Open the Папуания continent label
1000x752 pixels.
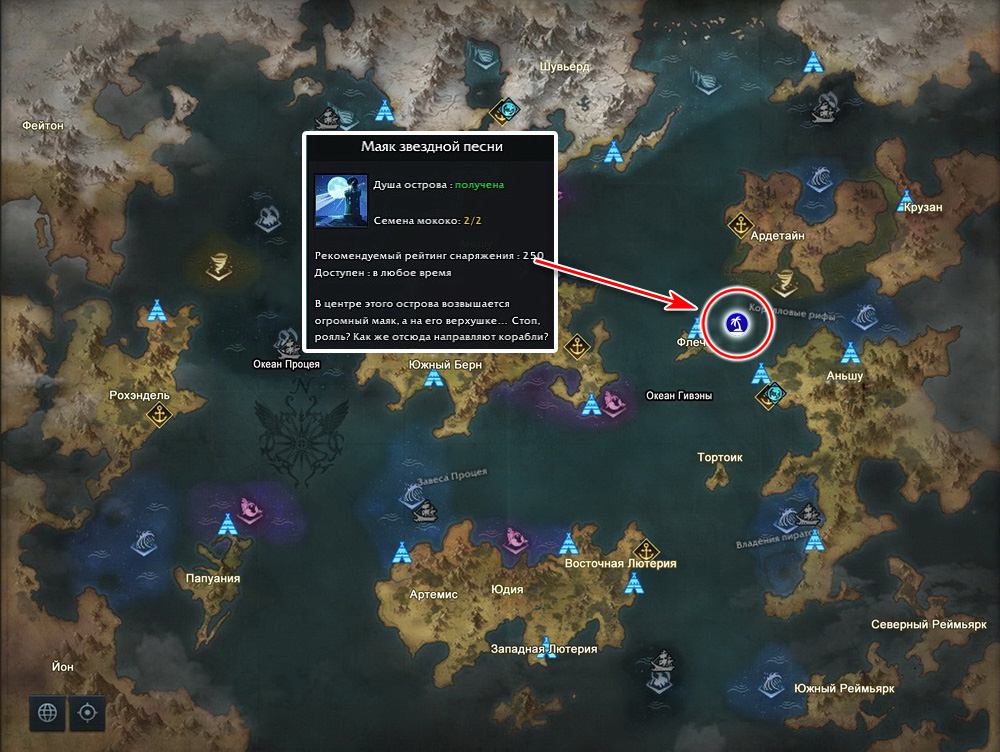click(213, 579)
